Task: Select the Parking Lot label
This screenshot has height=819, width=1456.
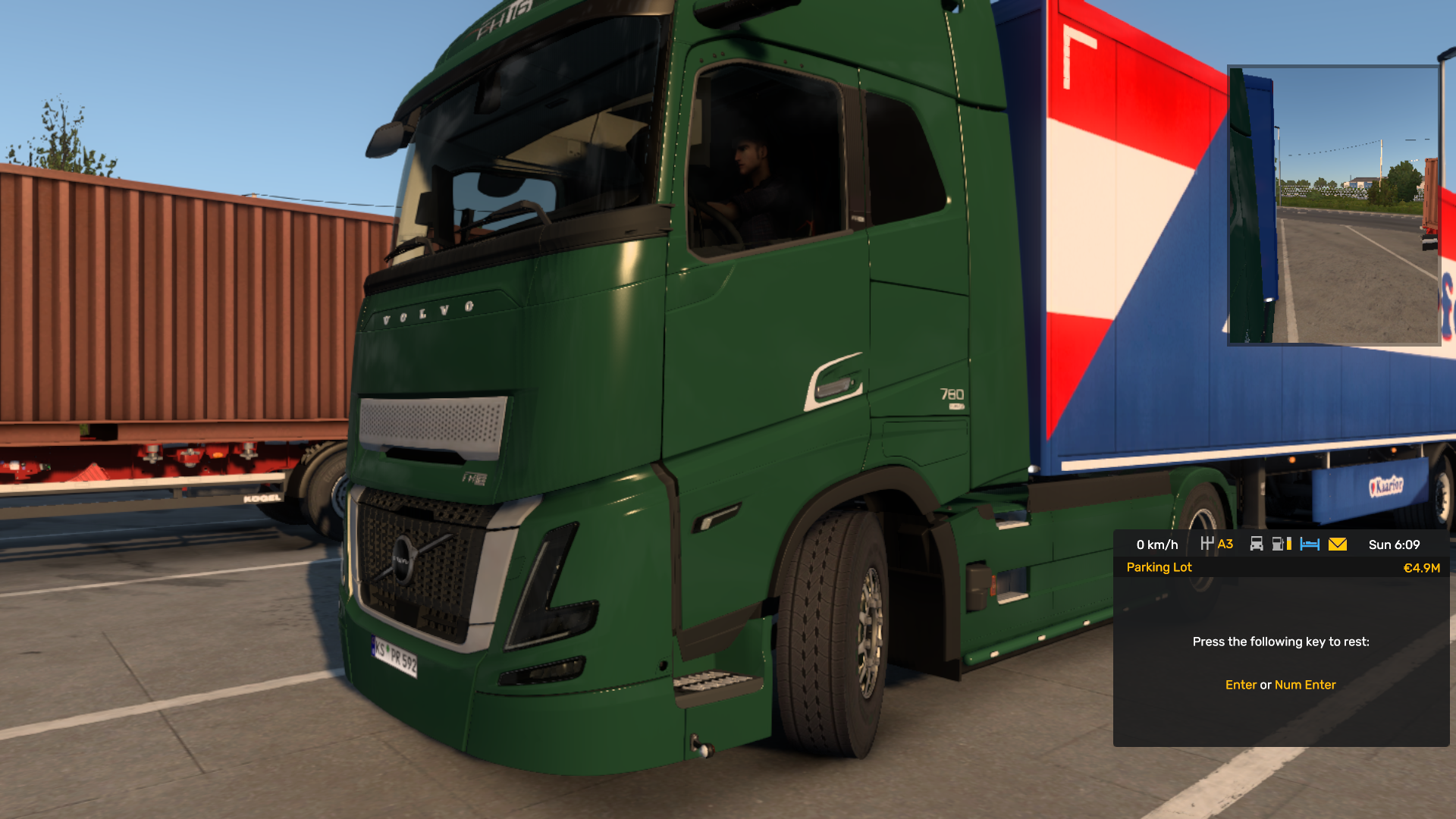Action: click(1159, 567)
